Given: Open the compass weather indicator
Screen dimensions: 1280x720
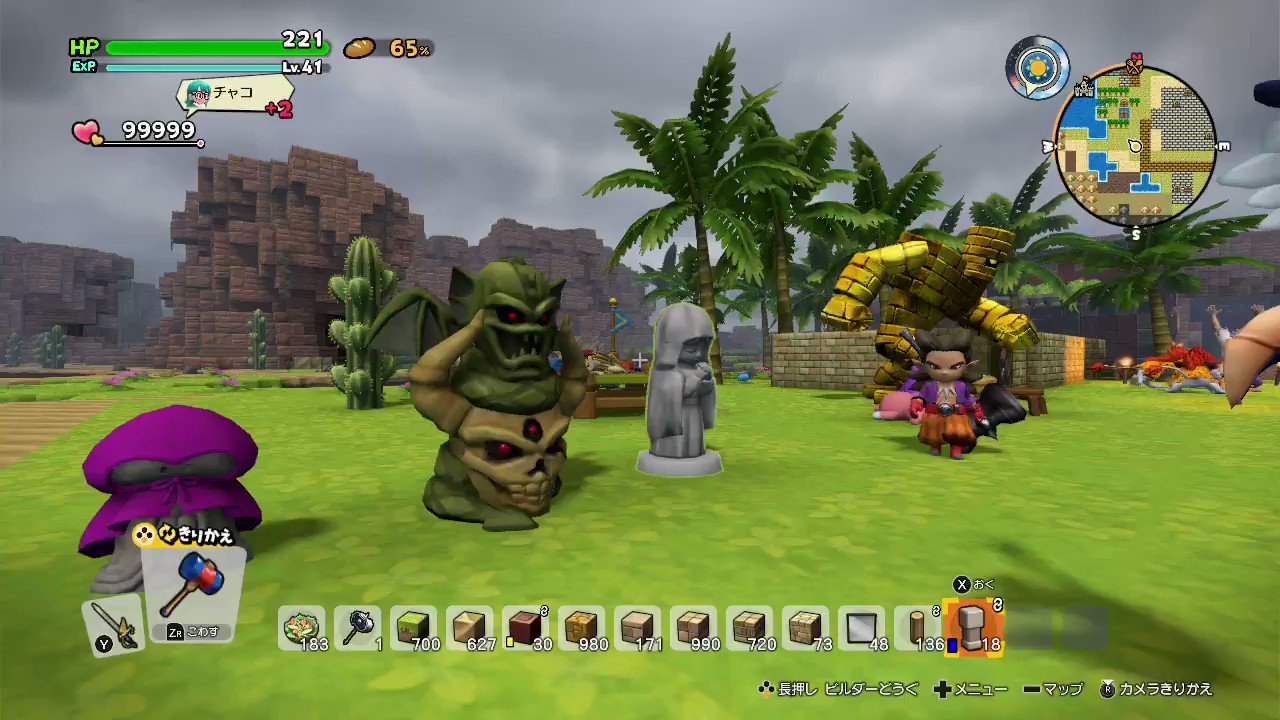Looking at the screenshot, I should tap(1038, 67).
